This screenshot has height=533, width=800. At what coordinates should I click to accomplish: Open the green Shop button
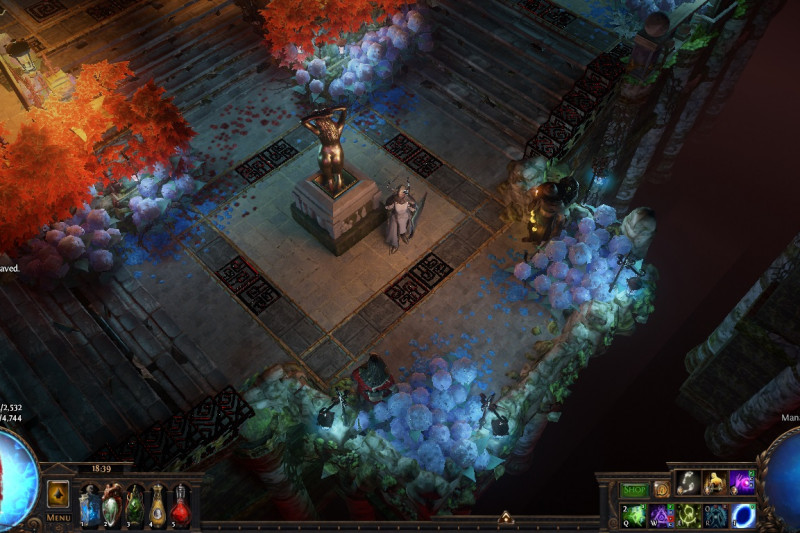[635, 489]
